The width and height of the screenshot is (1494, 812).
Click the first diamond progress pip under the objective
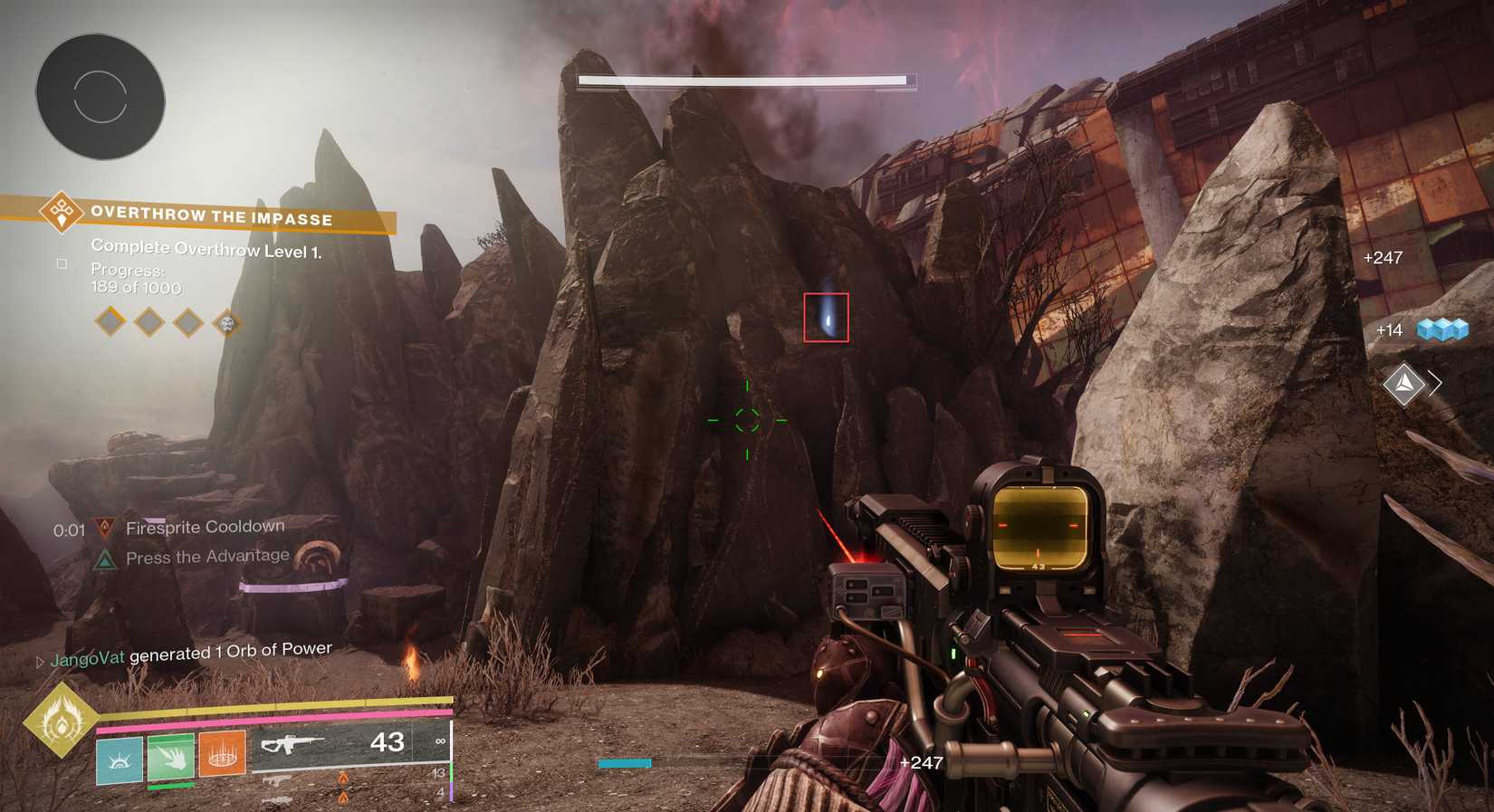[x=109, y=322]
